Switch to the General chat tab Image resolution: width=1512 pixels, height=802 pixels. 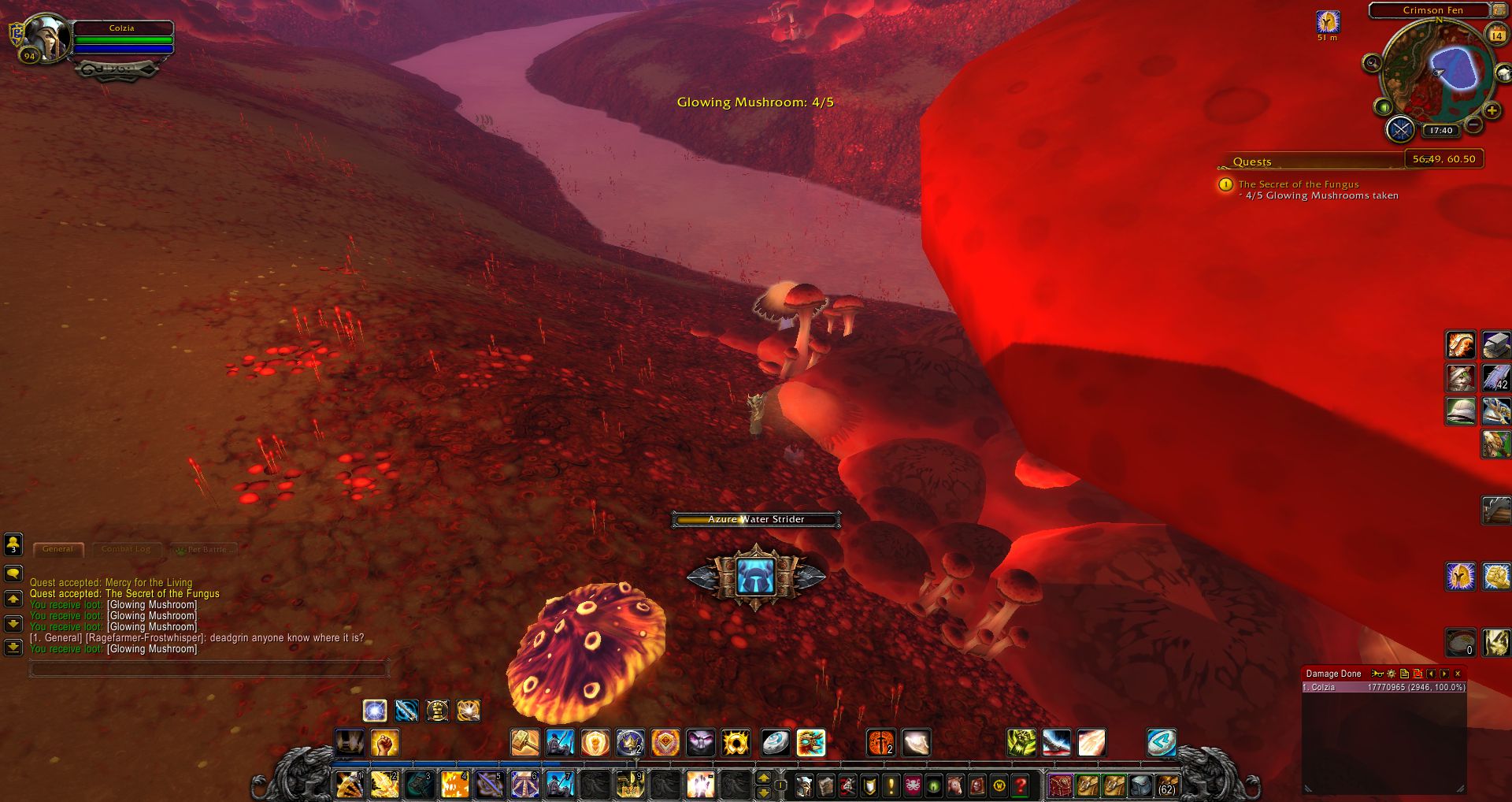[x=57, y=549]
